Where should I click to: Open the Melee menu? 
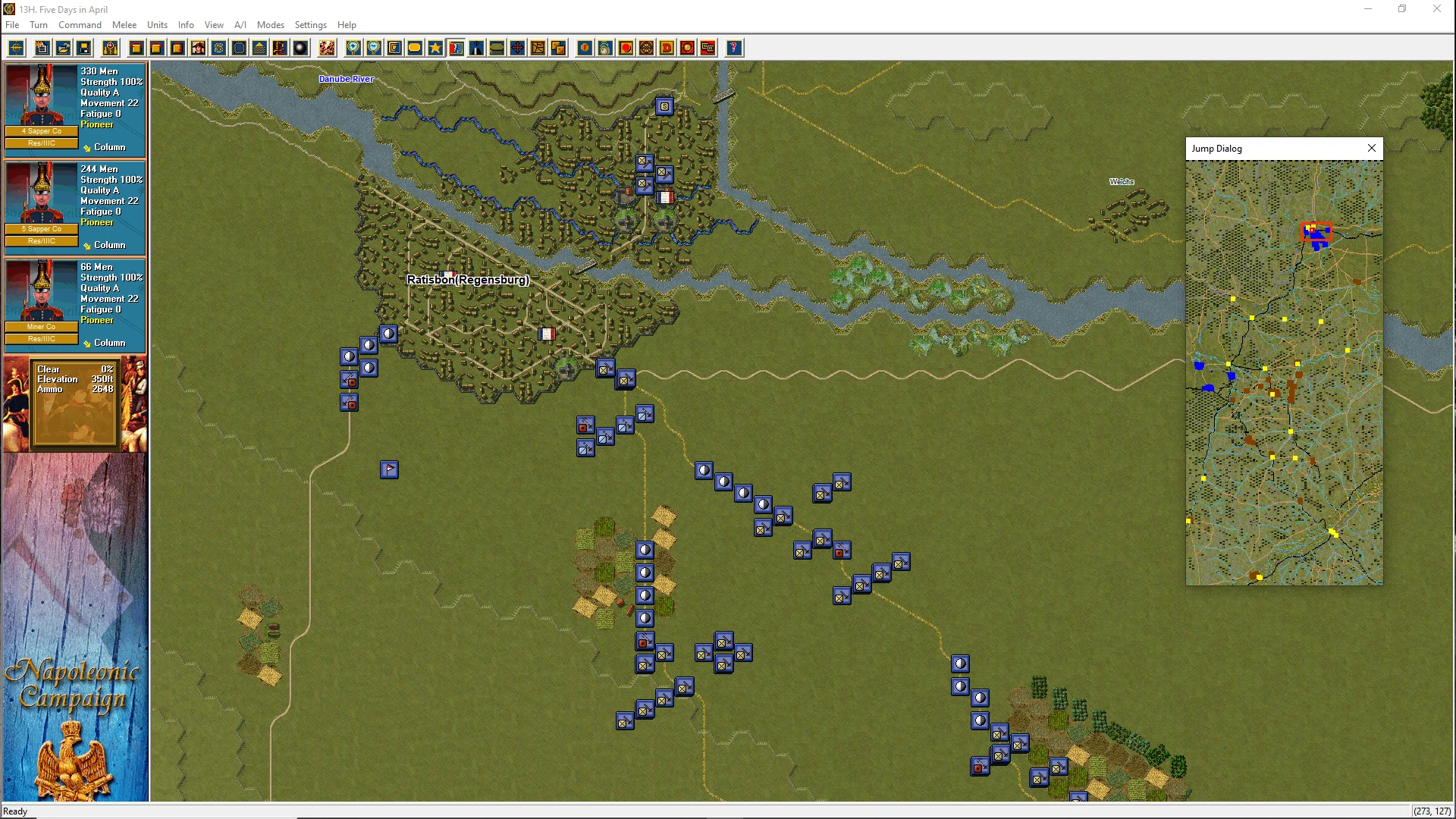tap(124, 25)
